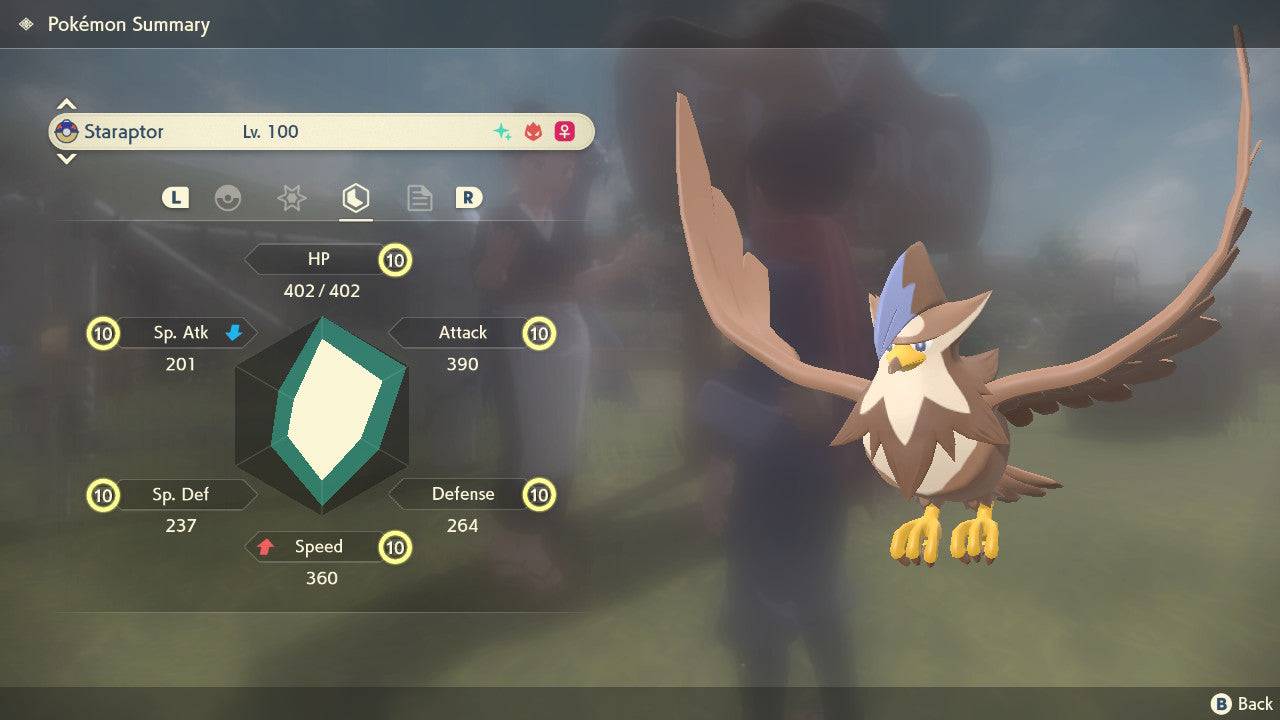Click the R shoulder button indicator
Image resolution: width=1280 pixels, height=720 pixels.
coord(468,198)
